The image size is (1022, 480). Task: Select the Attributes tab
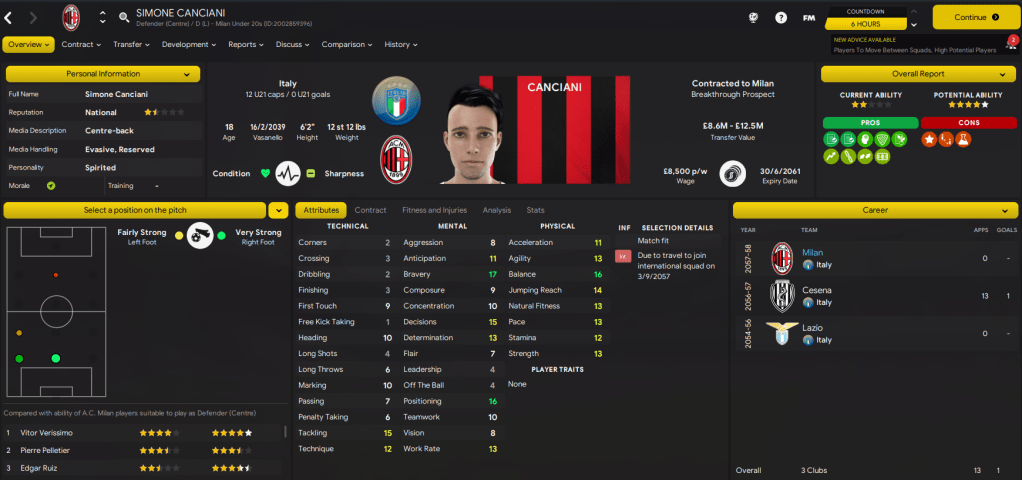point(321,210)
